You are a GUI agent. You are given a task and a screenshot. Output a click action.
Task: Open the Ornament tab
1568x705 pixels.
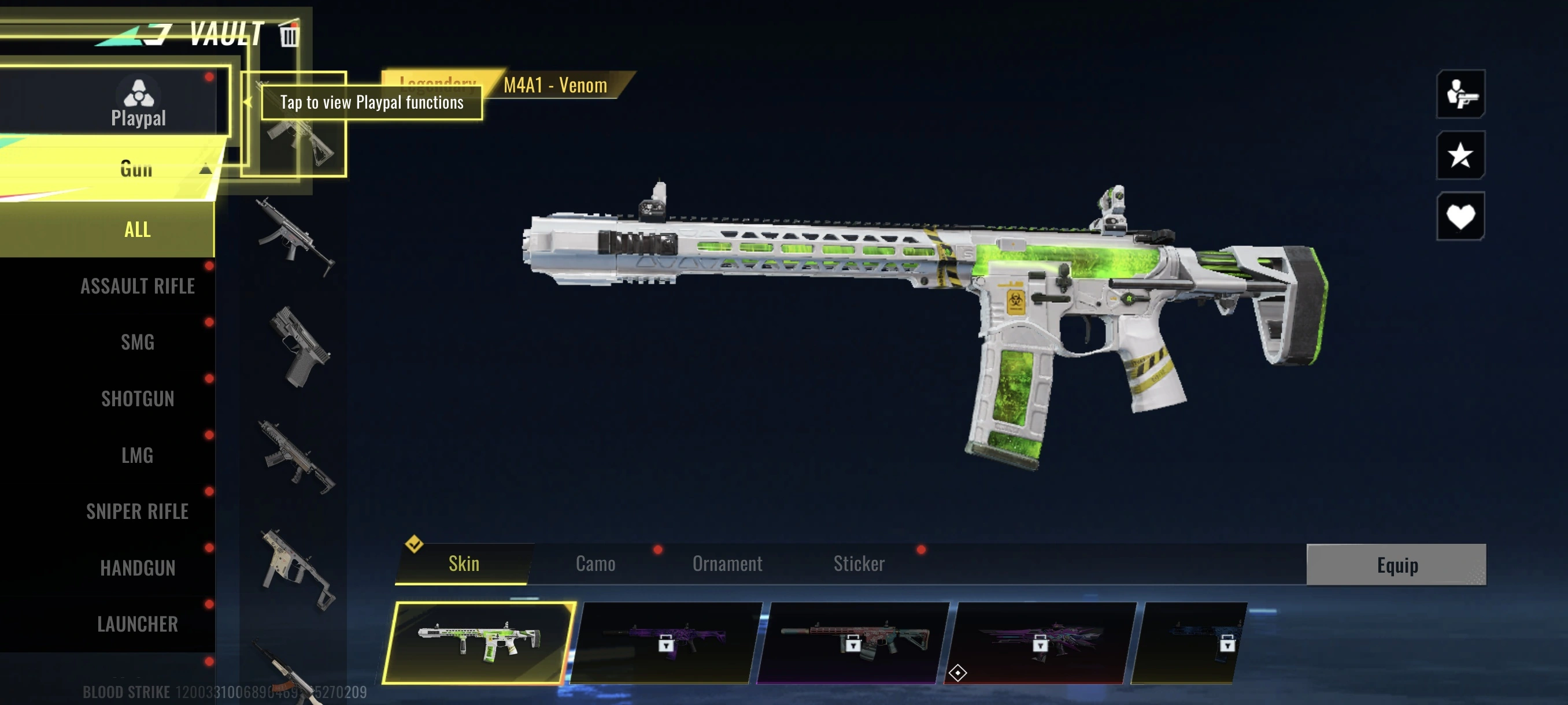point(727,564)
